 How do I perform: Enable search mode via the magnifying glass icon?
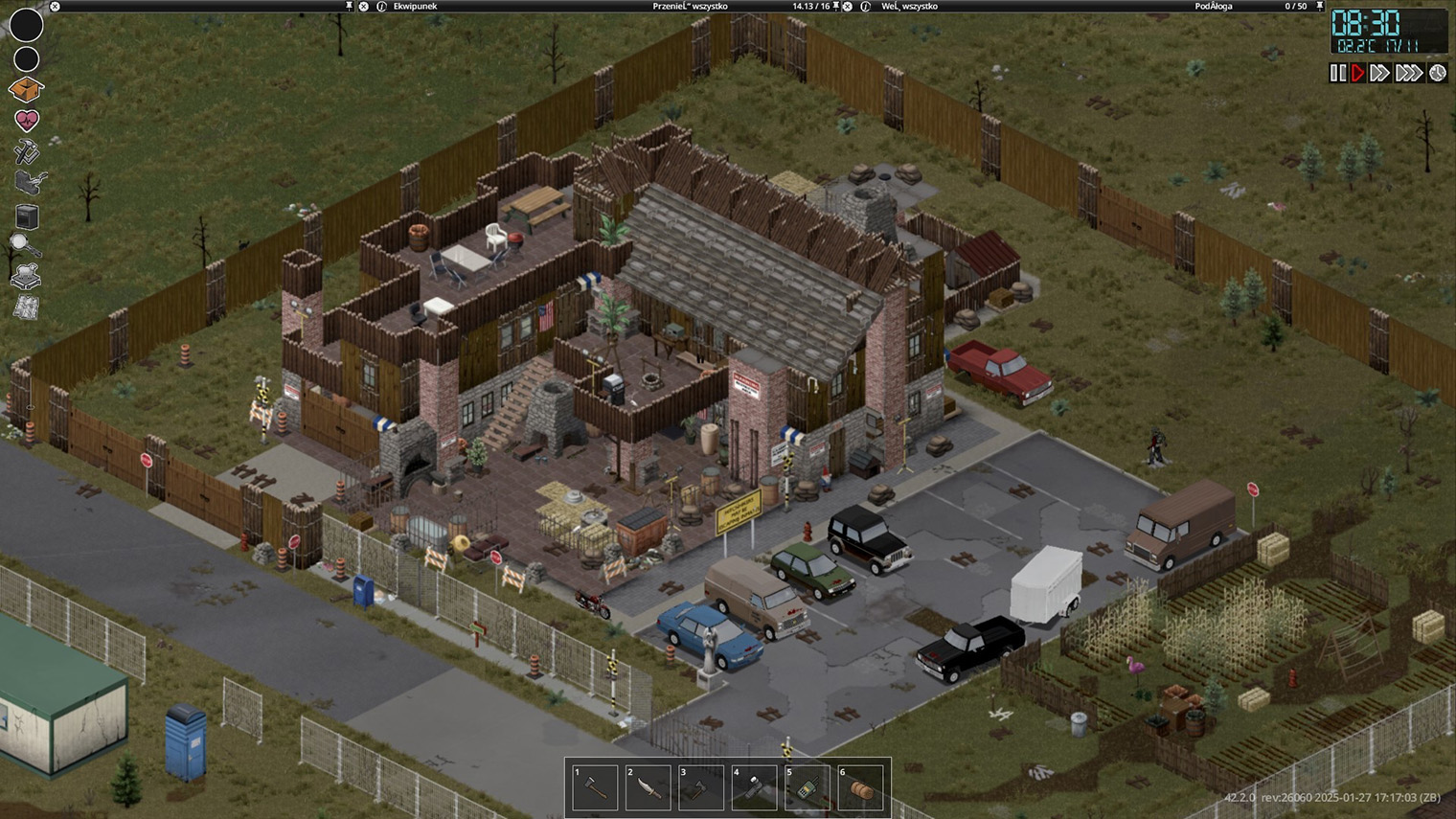click(x=25, y=245)
